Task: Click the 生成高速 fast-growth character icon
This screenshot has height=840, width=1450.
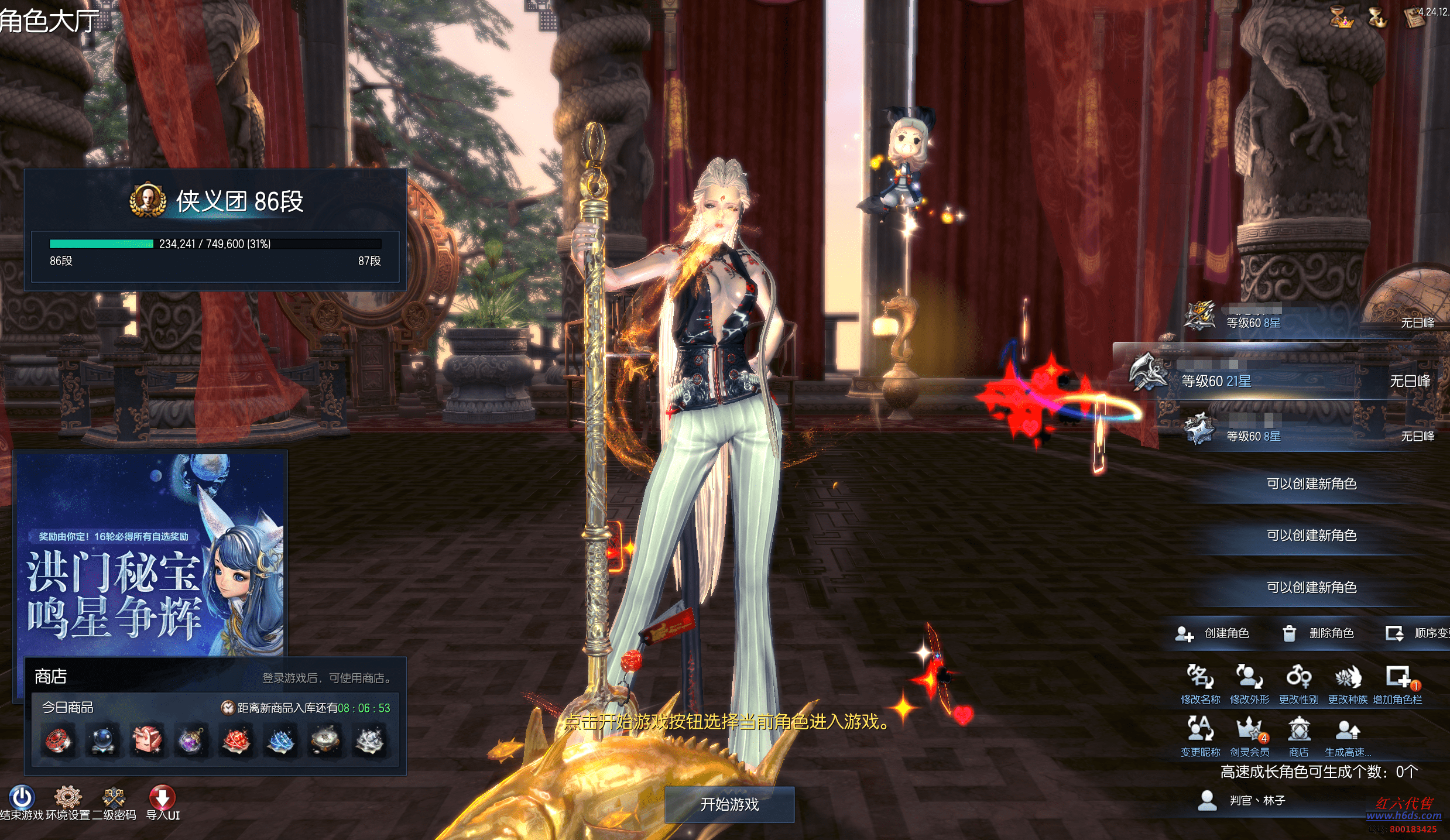Action: (1348, 731)
